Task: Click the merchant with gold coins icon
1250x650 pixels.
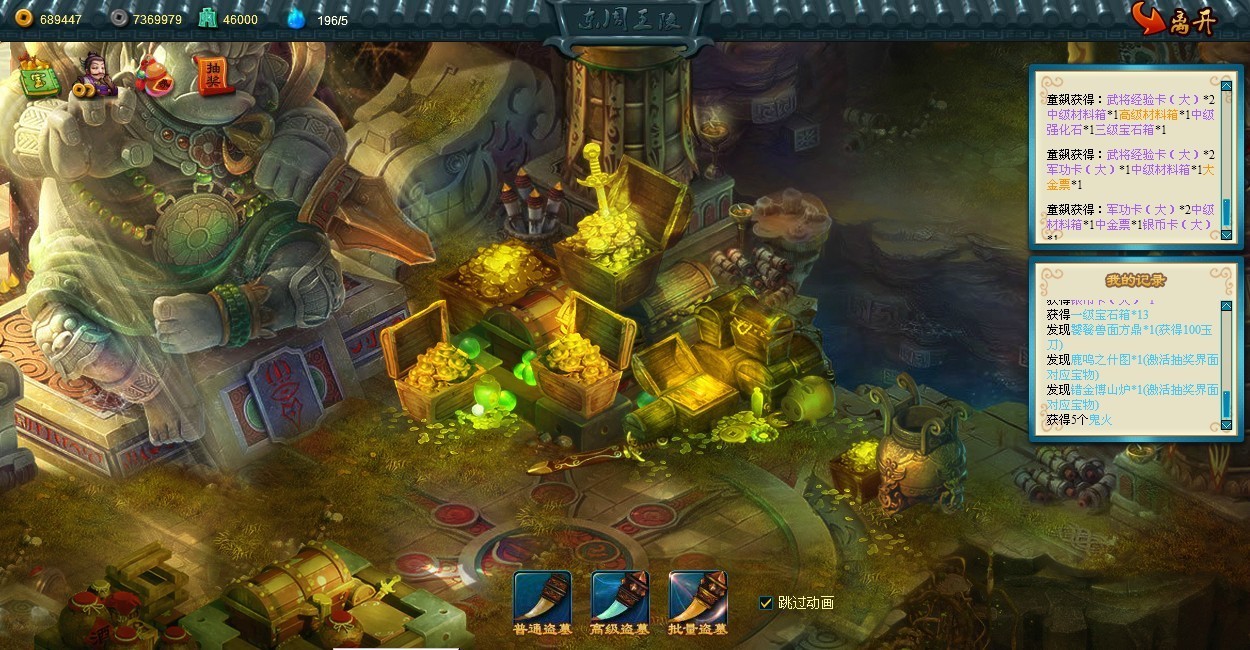Action: (96, 76)
